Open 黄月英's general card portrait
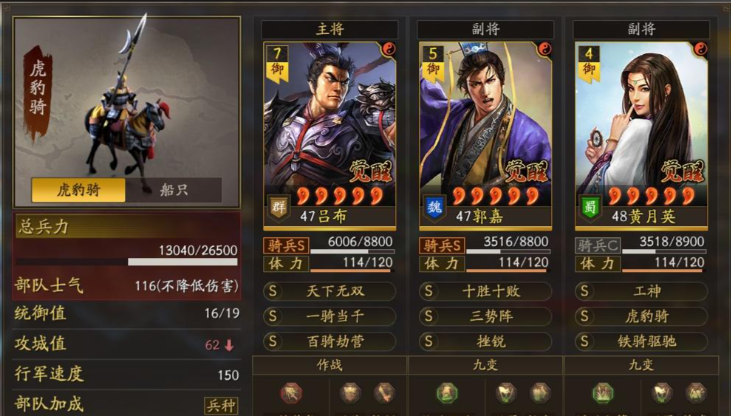Screen dimensions: 731x416 (x=641, y=125)
